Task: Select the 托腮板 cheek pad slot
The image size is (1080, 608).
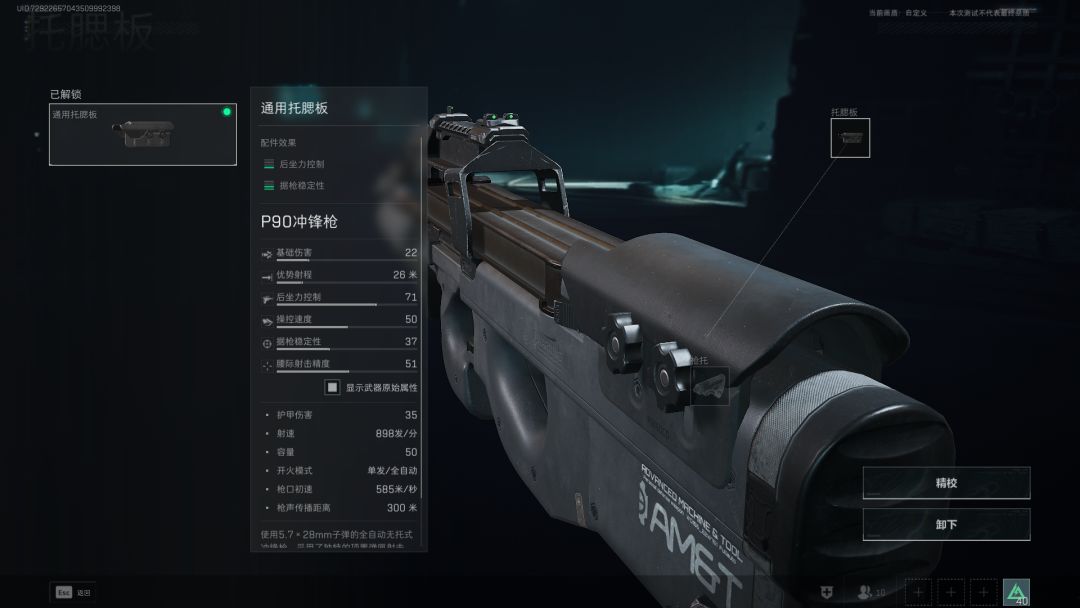Action: point(850,138)
